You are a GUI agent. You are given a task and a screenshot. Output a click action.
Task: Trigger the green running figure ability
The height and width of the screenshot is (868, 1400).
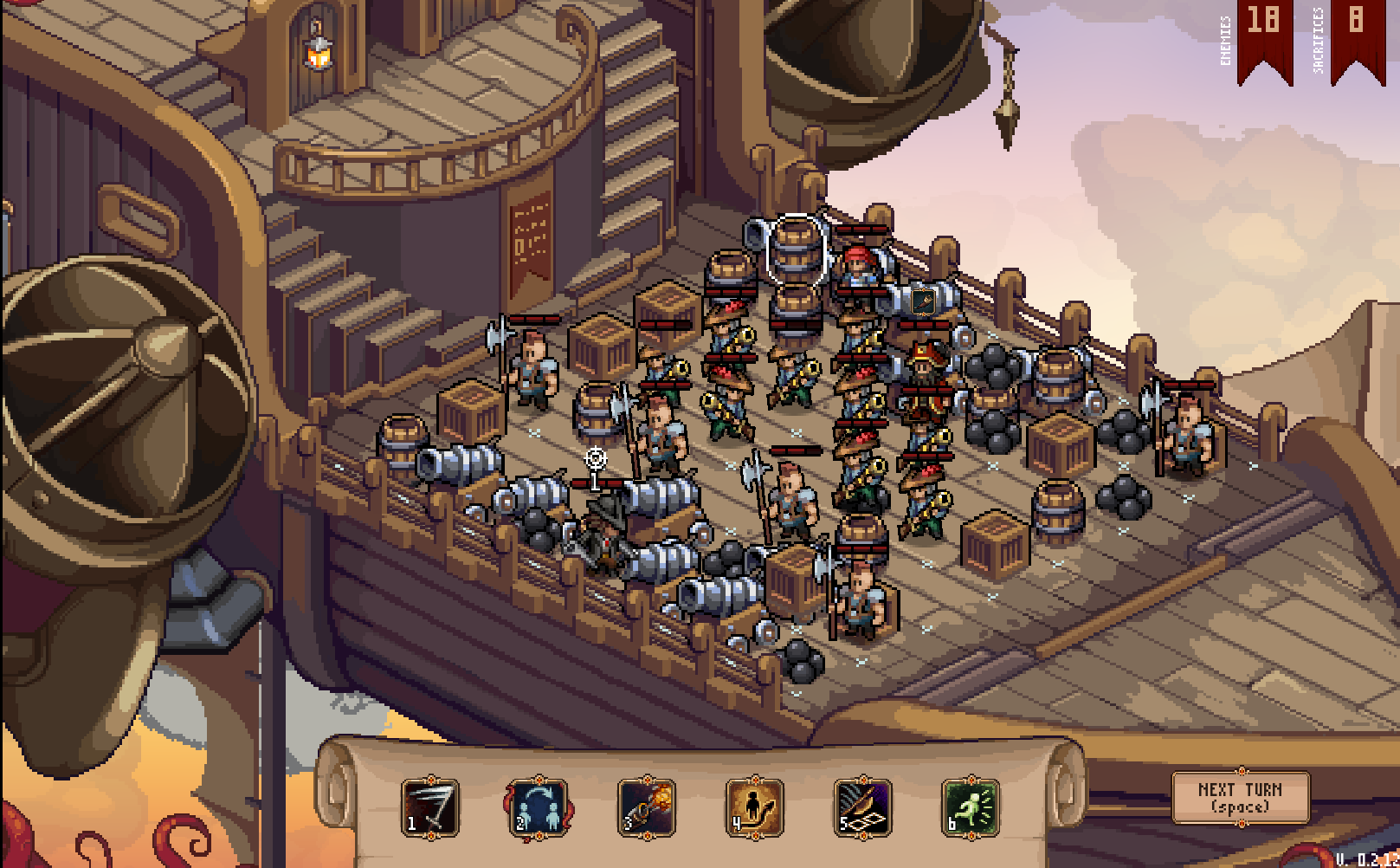[971, 807]
